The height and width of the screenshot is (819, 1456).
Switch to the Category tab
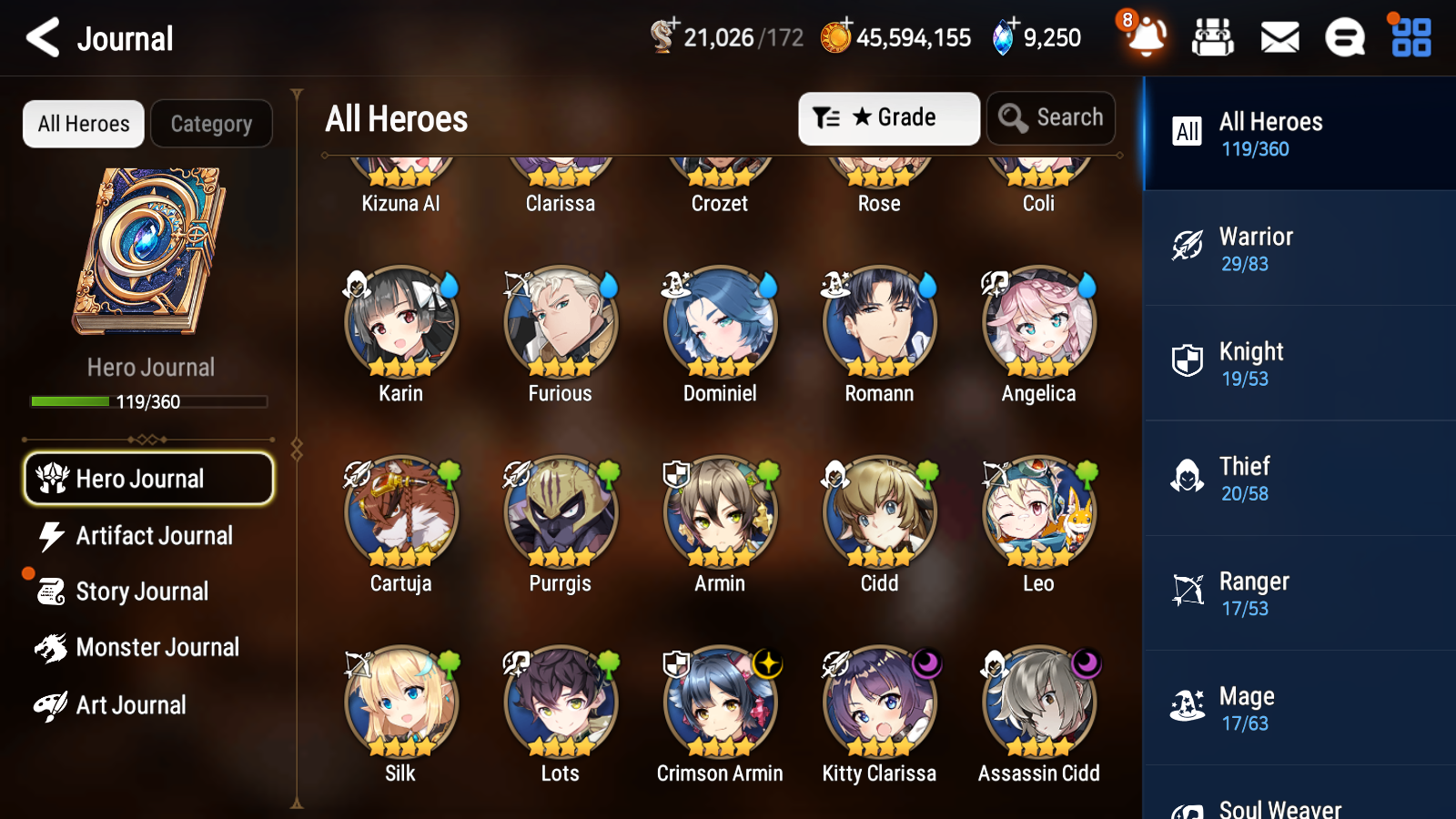[211, 124]
